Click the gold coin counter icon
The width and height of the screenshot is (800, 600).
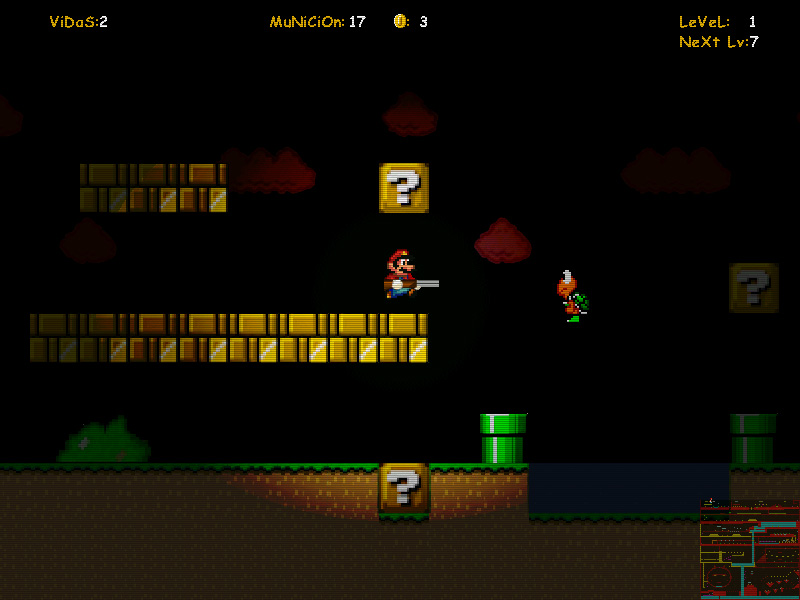click(x=400, y=21)
